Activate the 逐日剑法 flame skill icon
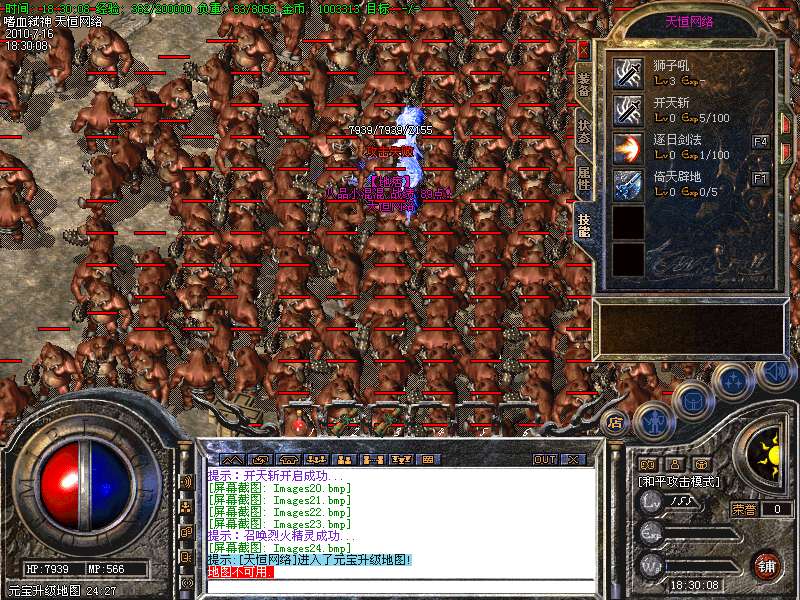This screenshot has width=800, height=600. (x=628, y=147)
